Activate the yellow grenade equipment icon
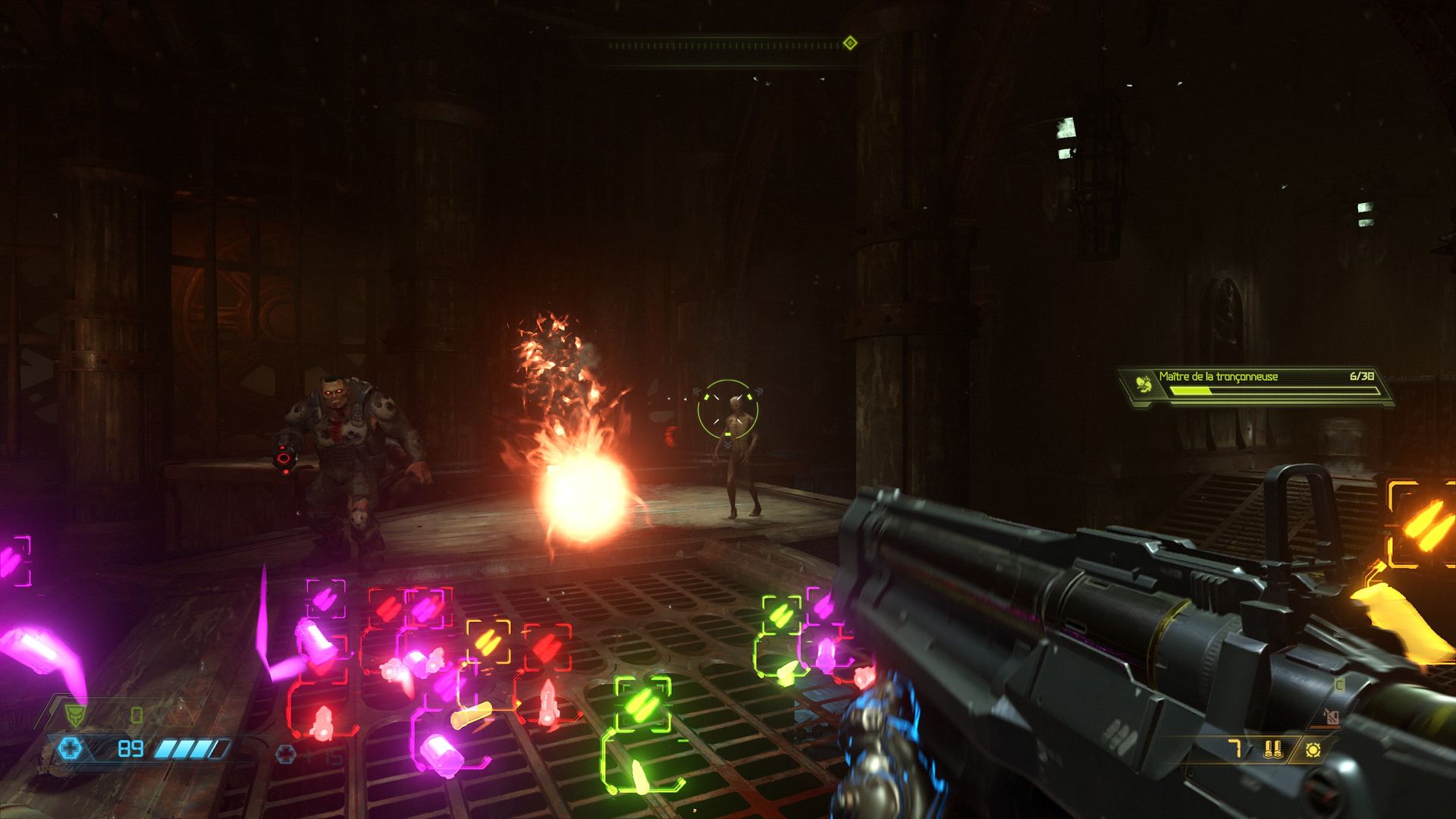Screen dimensions: 1456x819 [1313, 749]
